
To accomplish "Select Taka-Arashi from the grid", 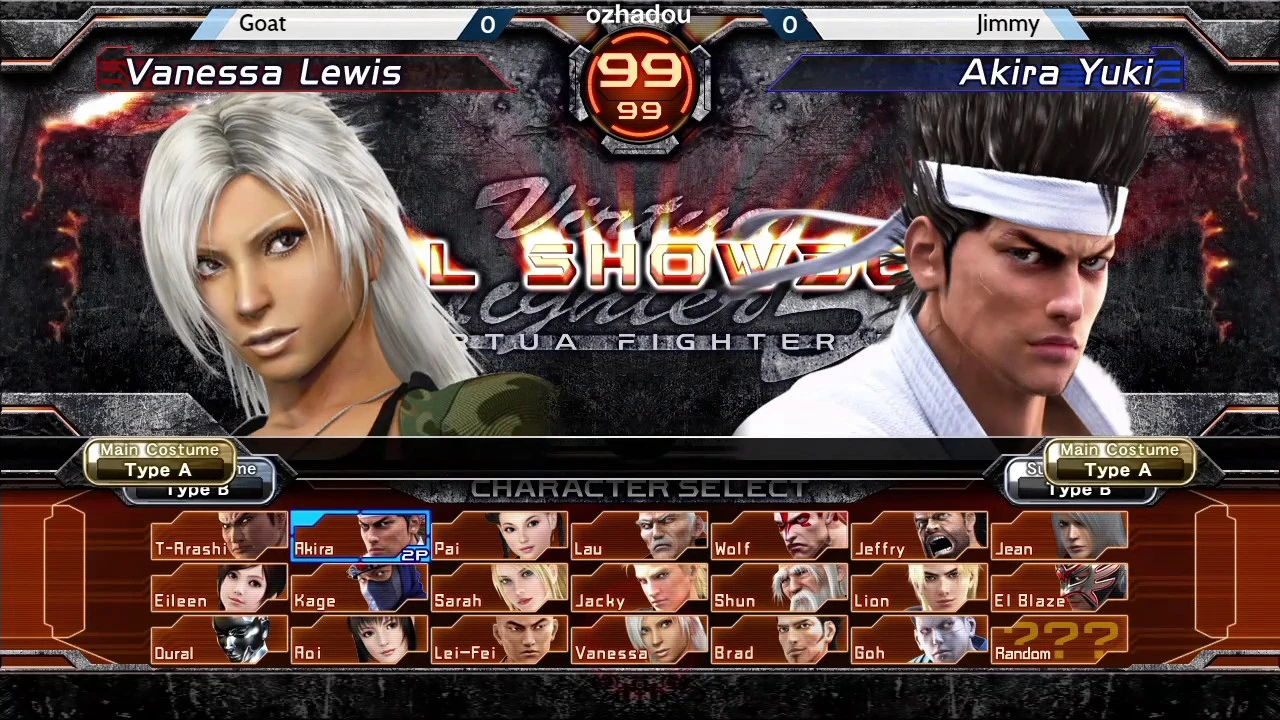I will tap(218, 540).
